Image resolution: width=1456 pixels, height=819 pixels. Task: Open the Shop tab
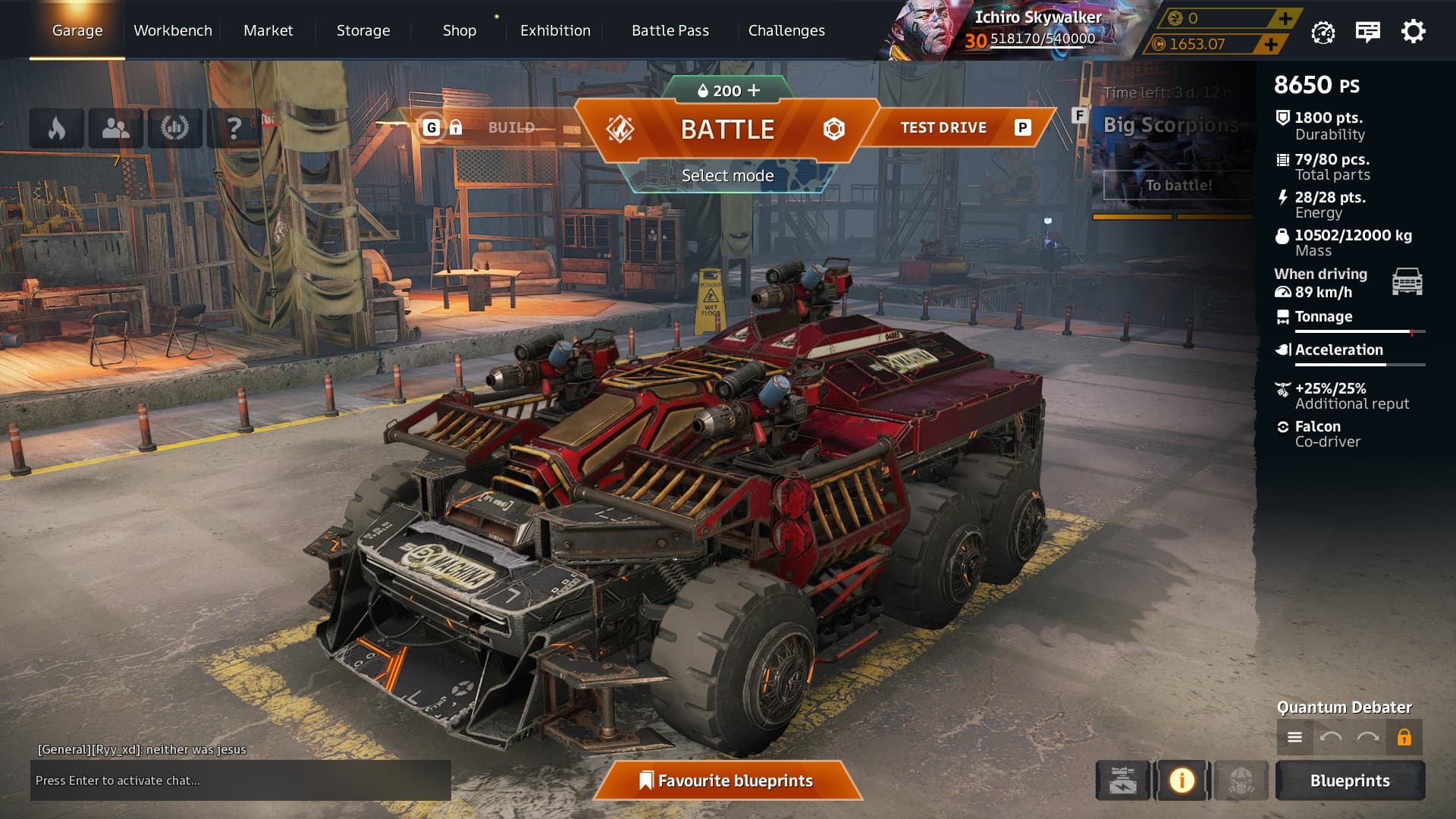[x=459, y=30]
